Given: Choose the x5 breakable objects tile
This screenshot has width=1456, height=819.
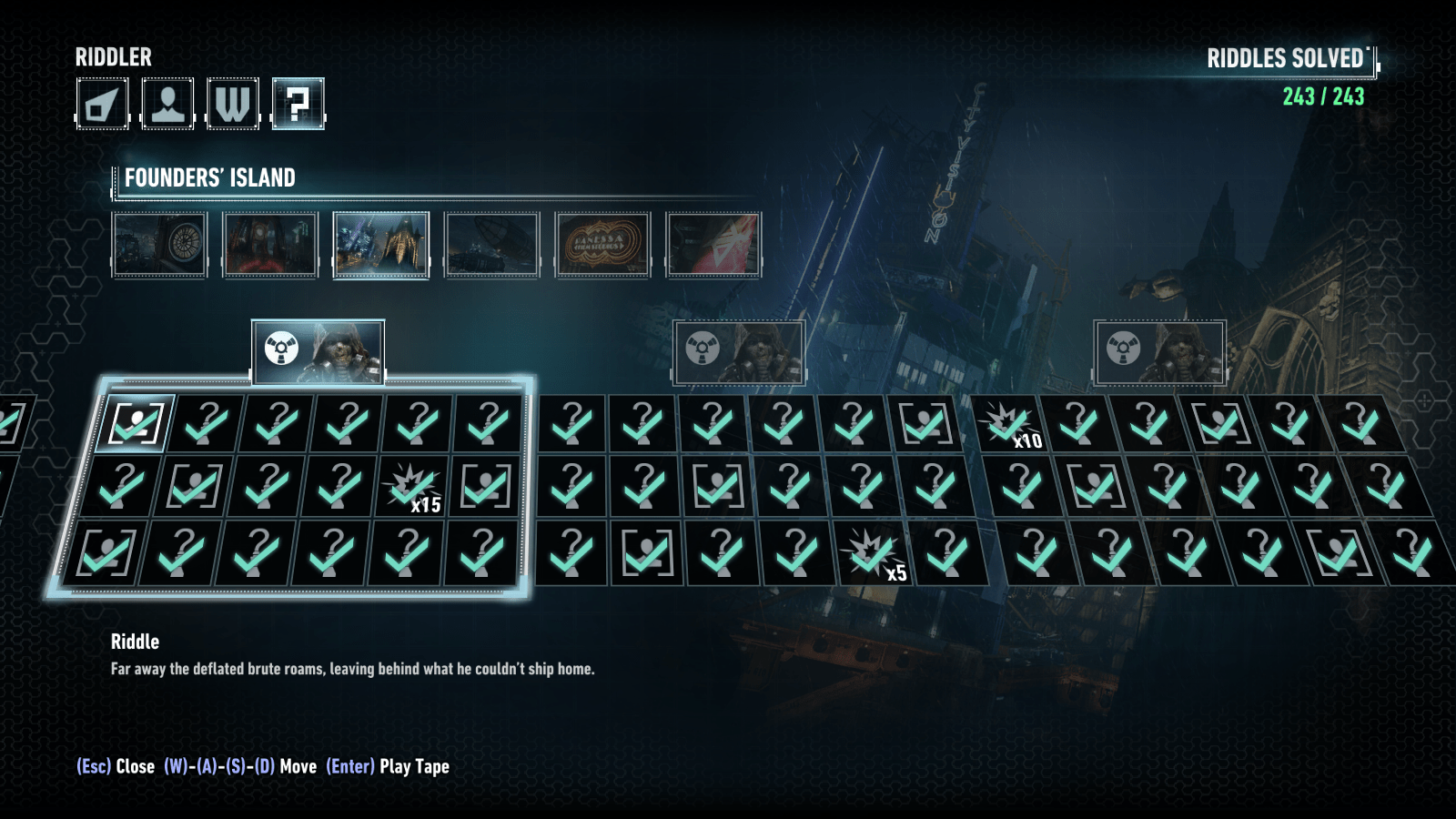Looking at the screenshot, I should coord(872,553).
